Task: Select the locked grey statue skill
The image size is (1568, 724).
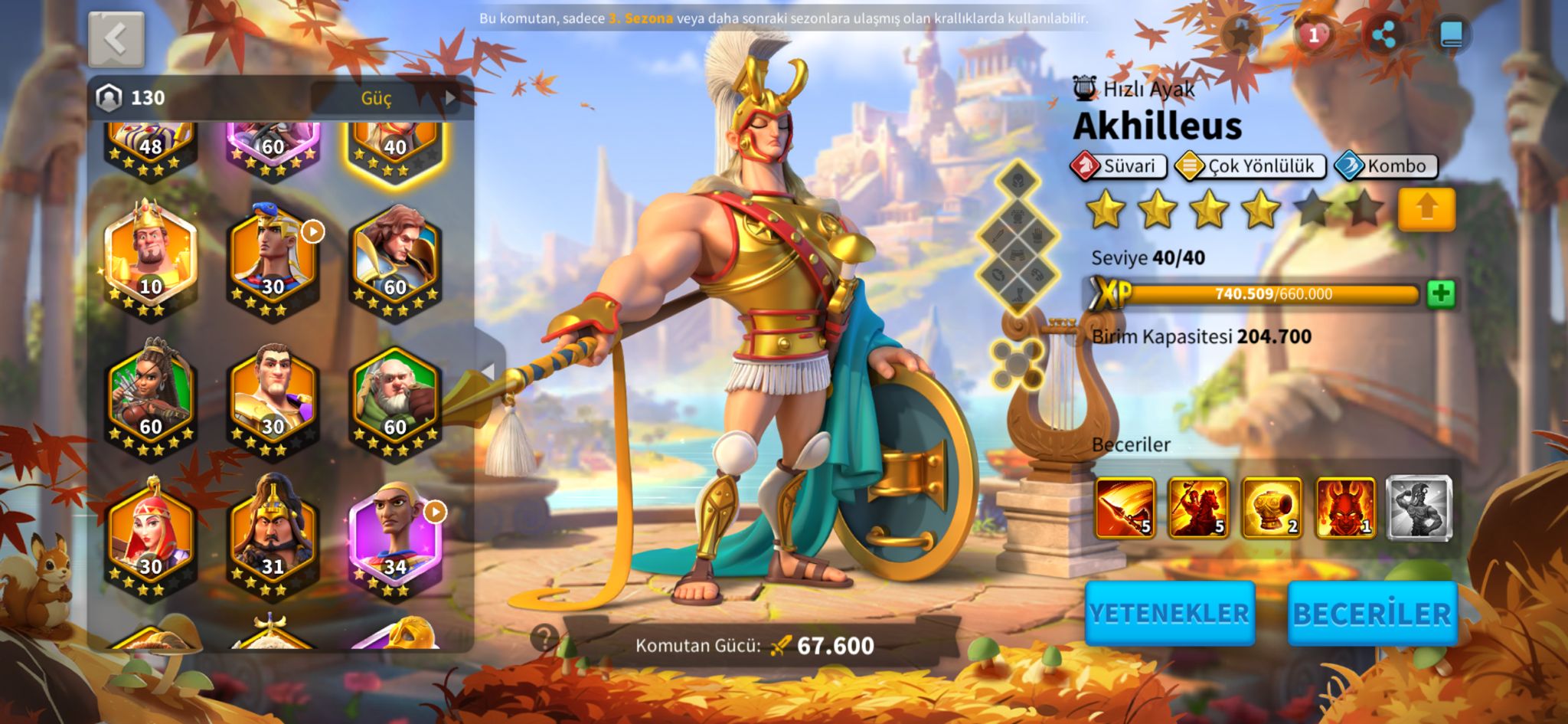Action: (x=1419, y=507)
